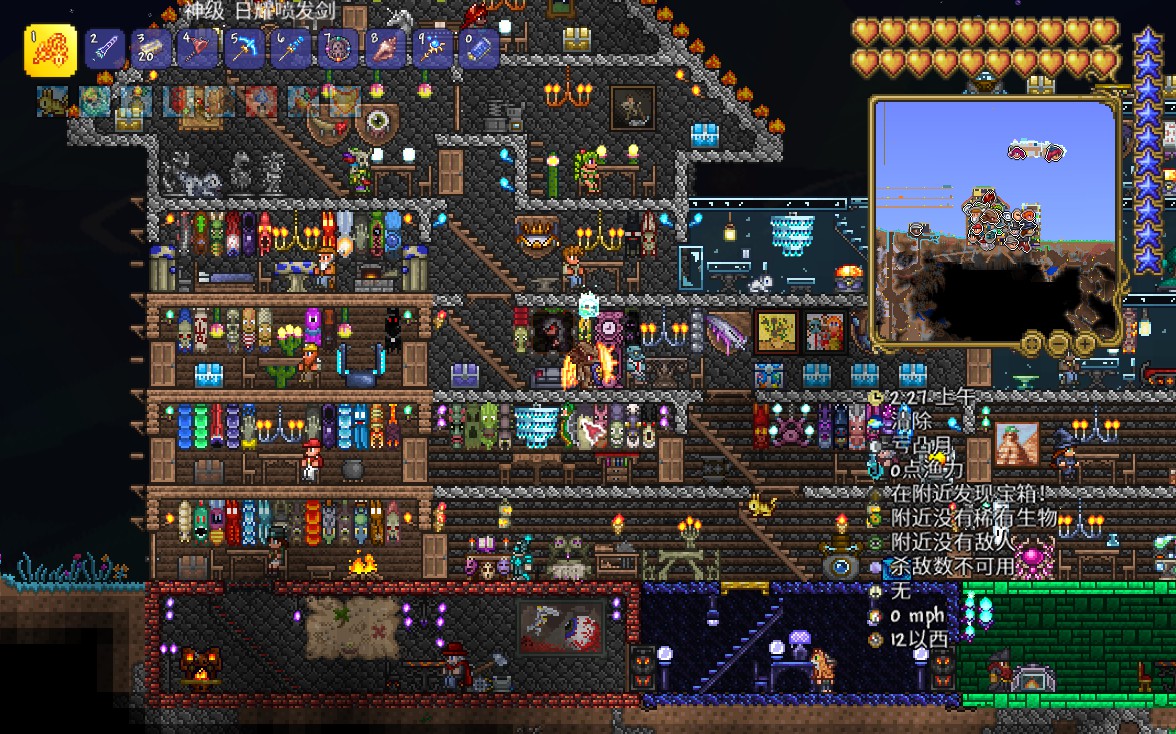Select the round mirror item in slot 7
Screen dimensions: 1176x734
pyautogui.click(x=338, y=48)
